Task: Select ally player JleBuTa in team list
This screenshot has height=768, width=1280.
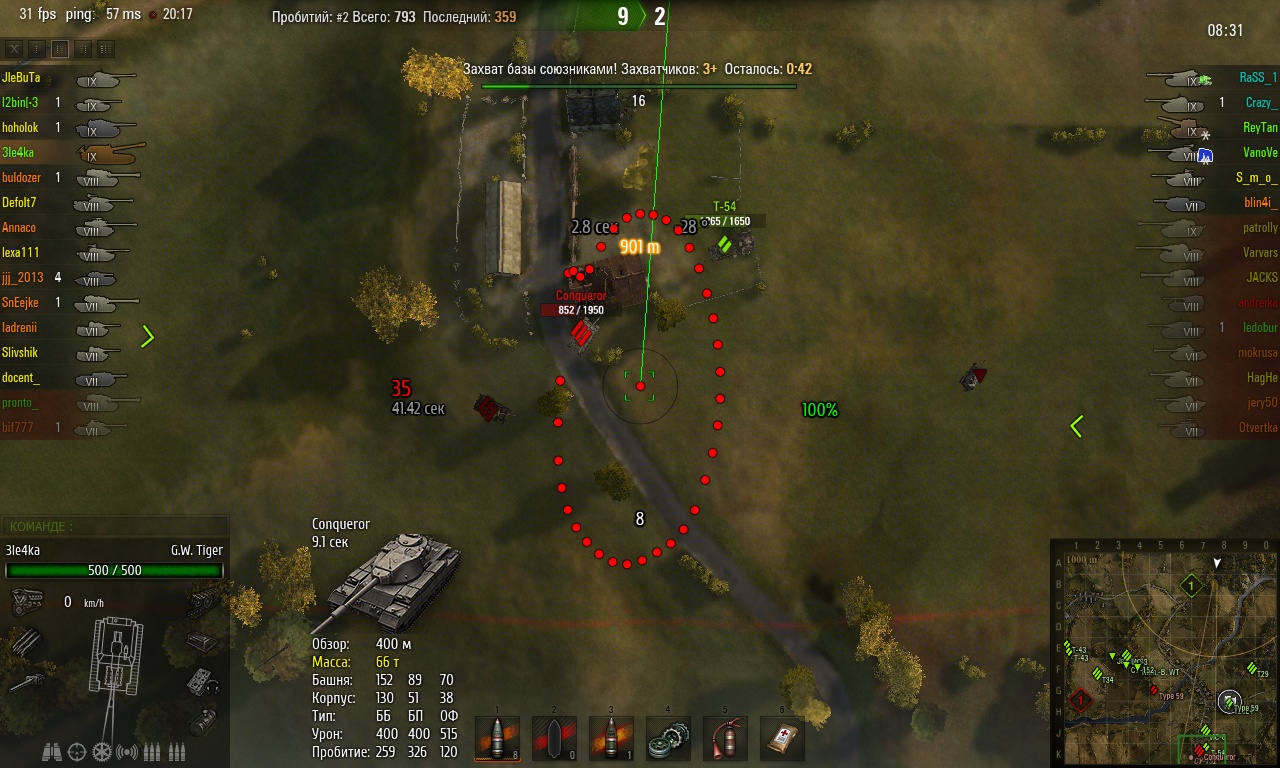Action: coord(22,77)
